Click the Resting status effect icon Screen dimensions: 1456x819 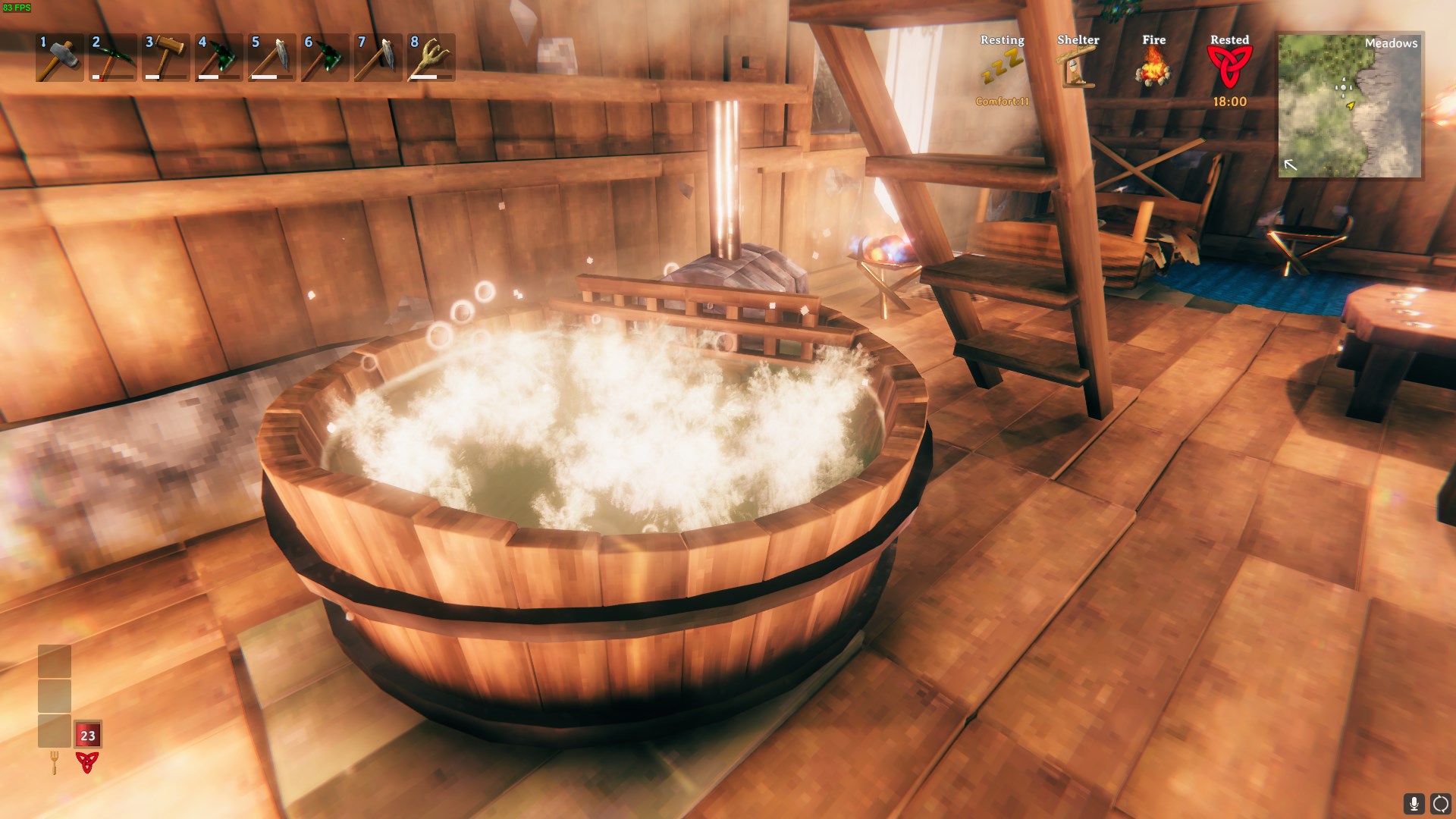[x=1002, y=68]
